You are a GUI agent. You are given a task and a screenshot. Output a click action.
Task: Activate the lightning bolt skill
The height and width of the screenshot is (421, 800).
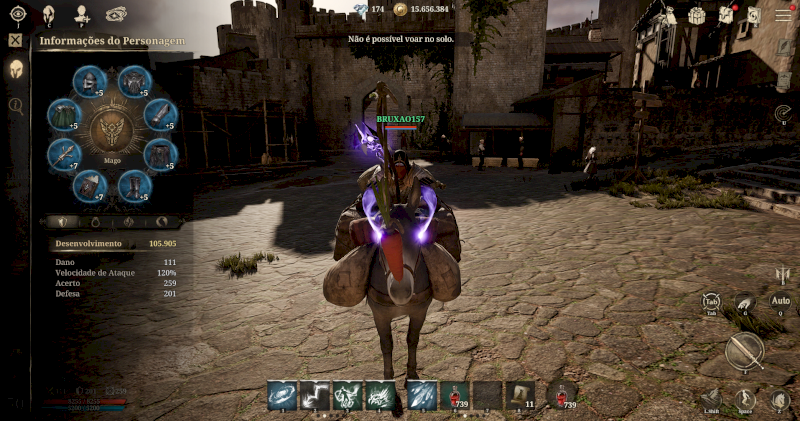[316, 396]
